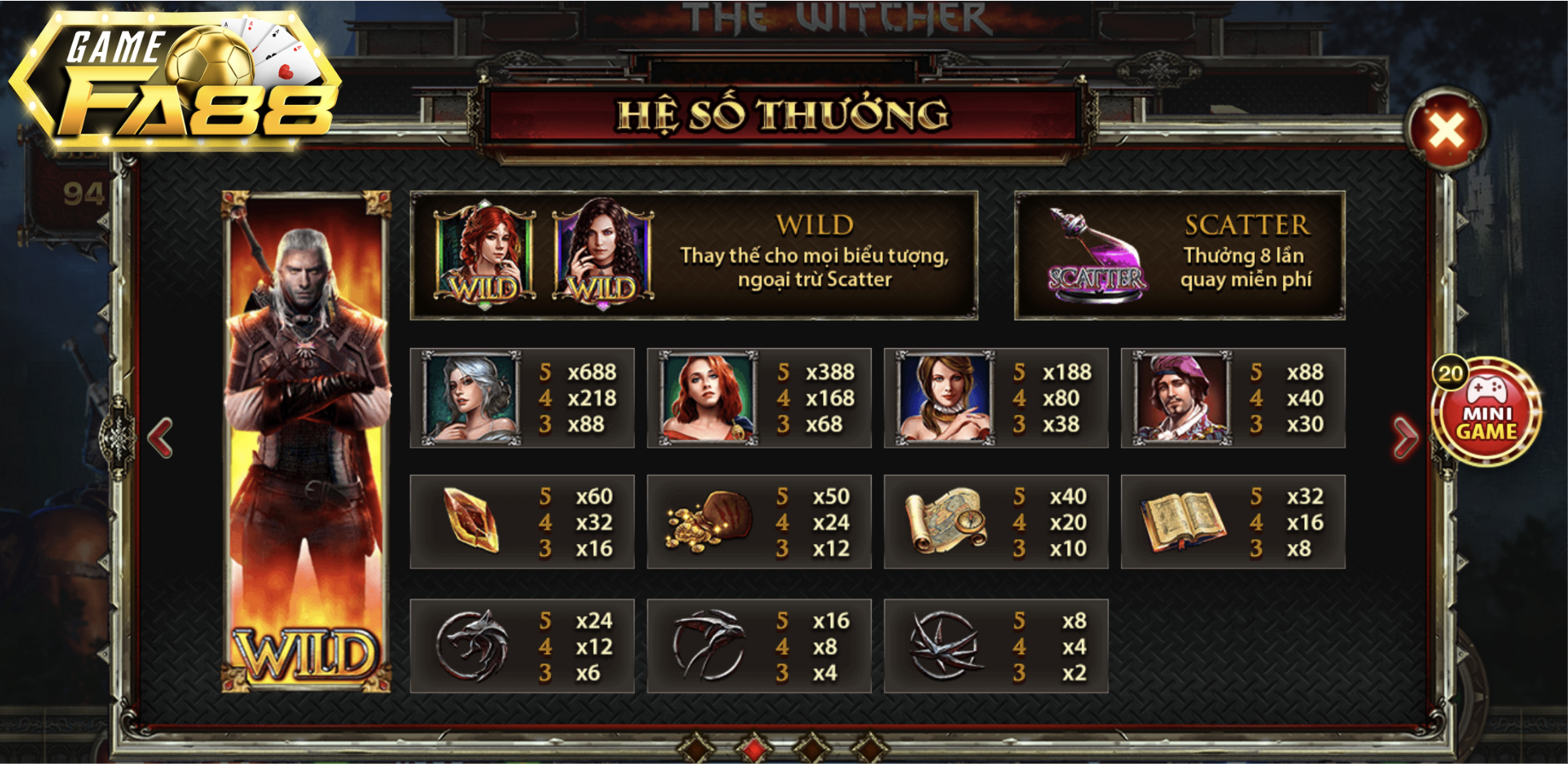Select the red diamond page indicator

click(755, 748)
